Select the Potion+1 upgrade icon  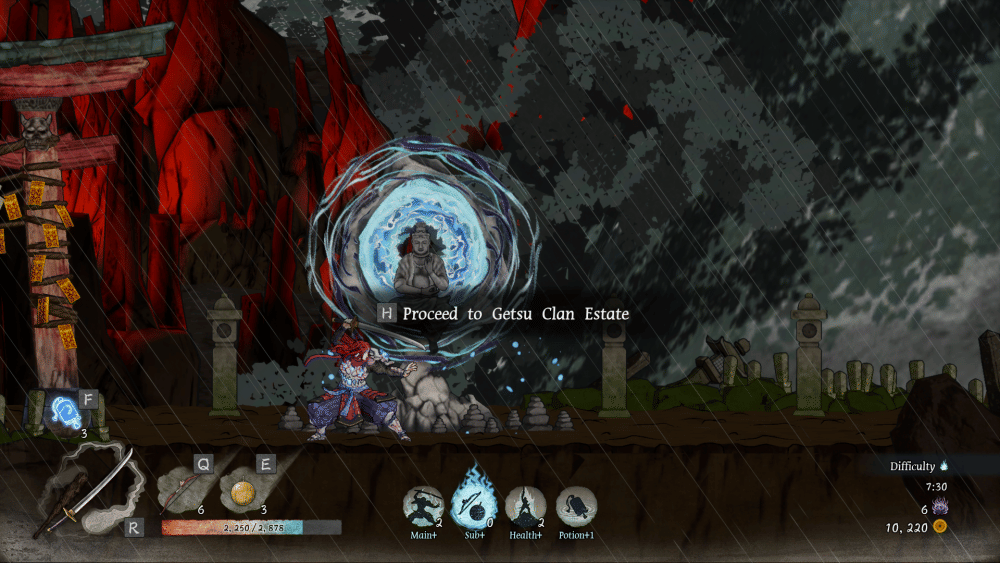point(576,507)
